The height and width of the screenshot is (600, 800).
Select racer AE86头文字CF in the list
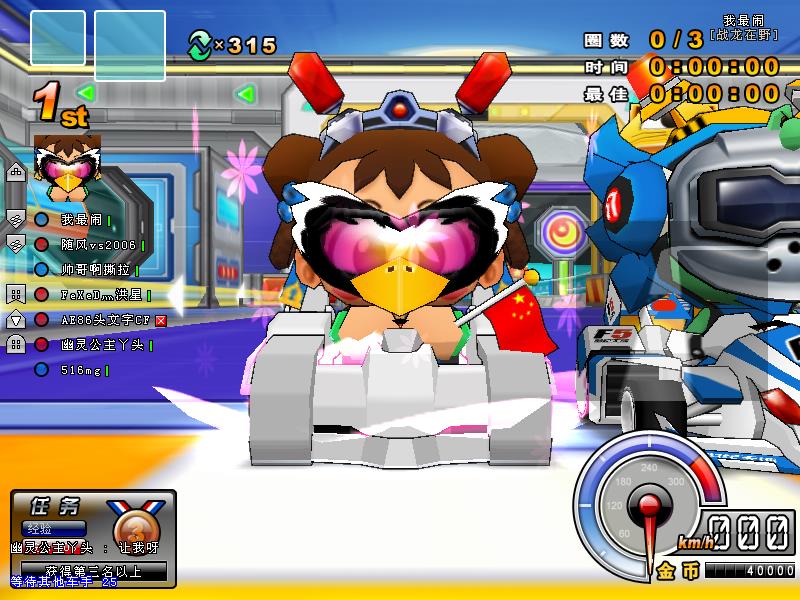pyautogui.click(x=106, y=320)
